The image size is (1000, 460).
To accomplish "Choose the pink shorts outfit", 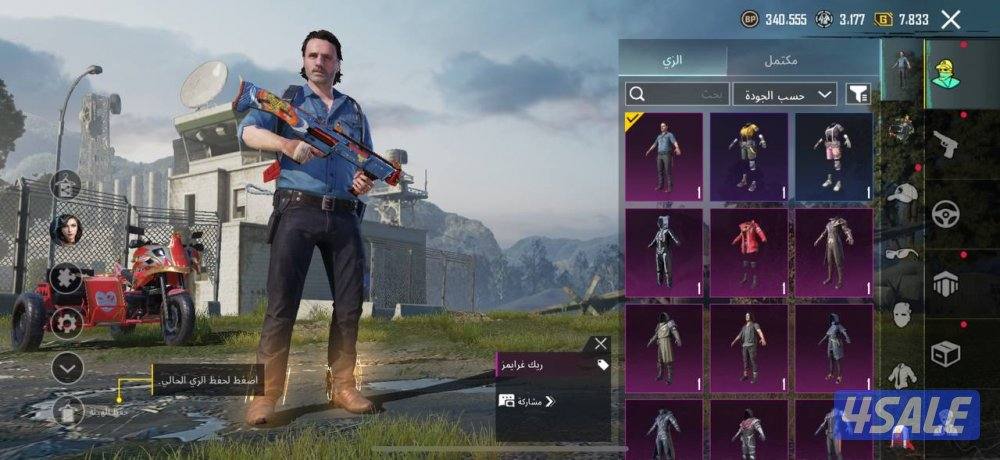I will tap(833, 156).
